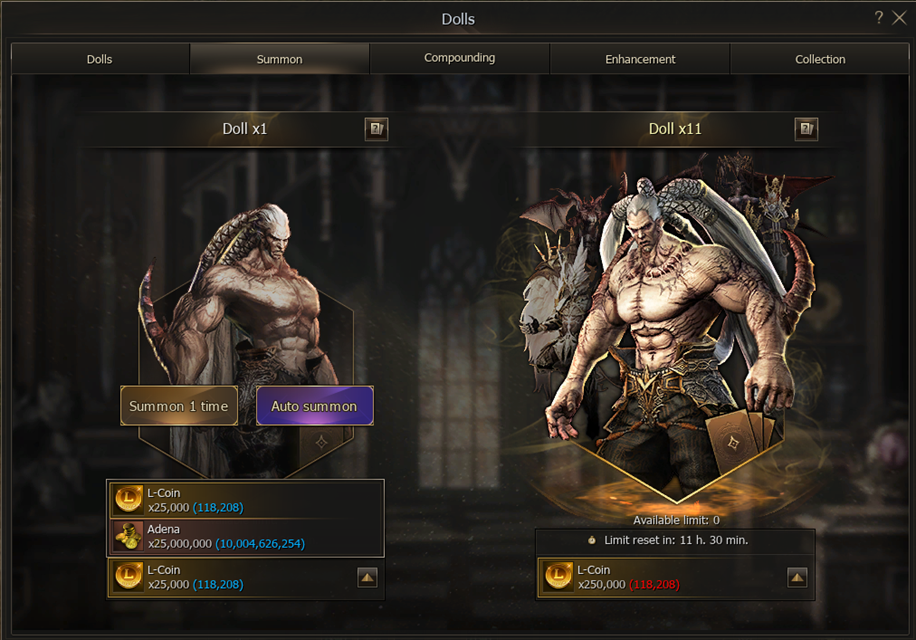Screen dimensions: 916x640
Task: Open the Dolls window help question mark
Action: [x=879, y=18]
